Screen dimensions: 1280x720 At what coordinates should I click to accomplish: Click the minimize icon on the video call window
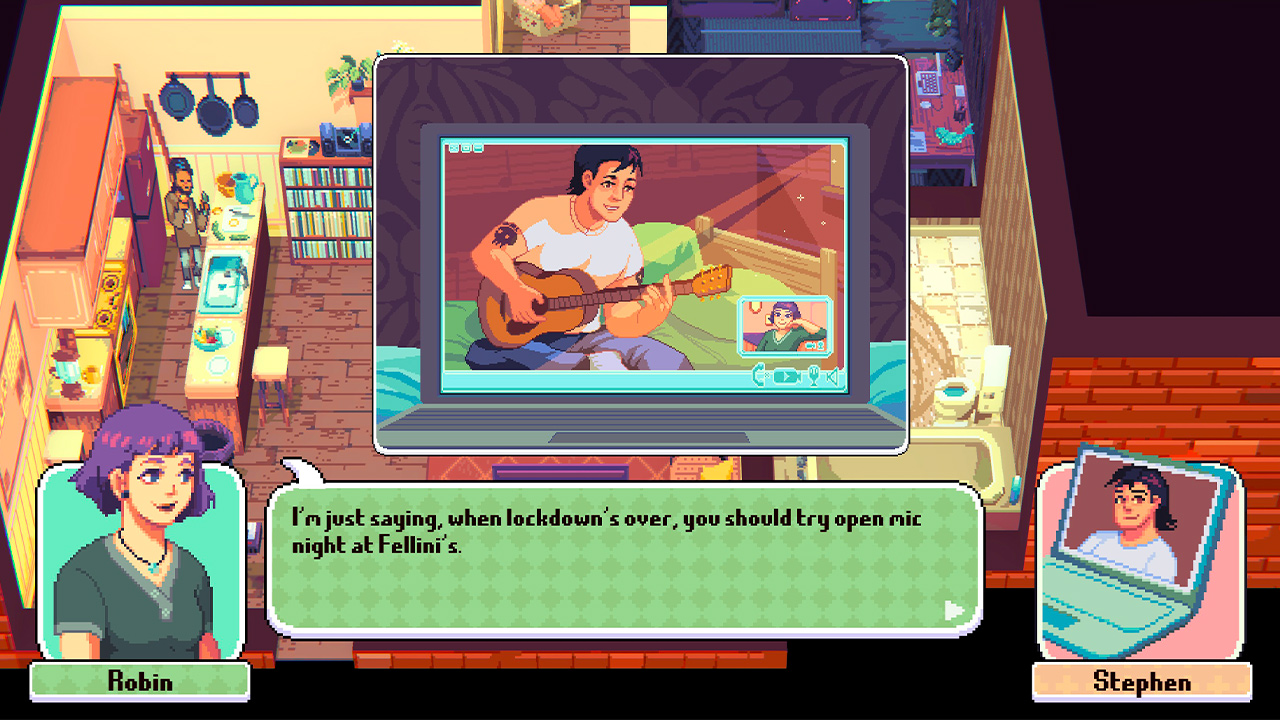tap(478, 148)
